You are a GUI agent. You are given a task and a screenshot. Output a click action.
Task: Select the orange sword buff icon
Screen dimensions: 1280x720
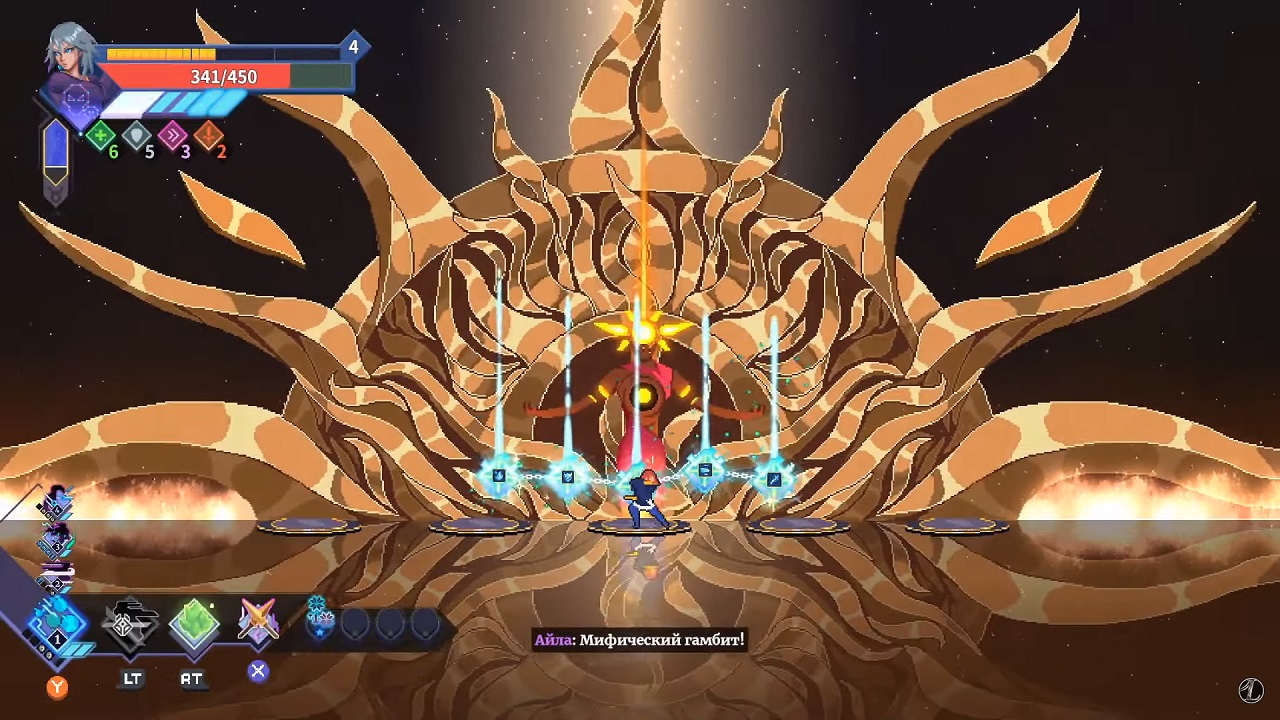209,135
